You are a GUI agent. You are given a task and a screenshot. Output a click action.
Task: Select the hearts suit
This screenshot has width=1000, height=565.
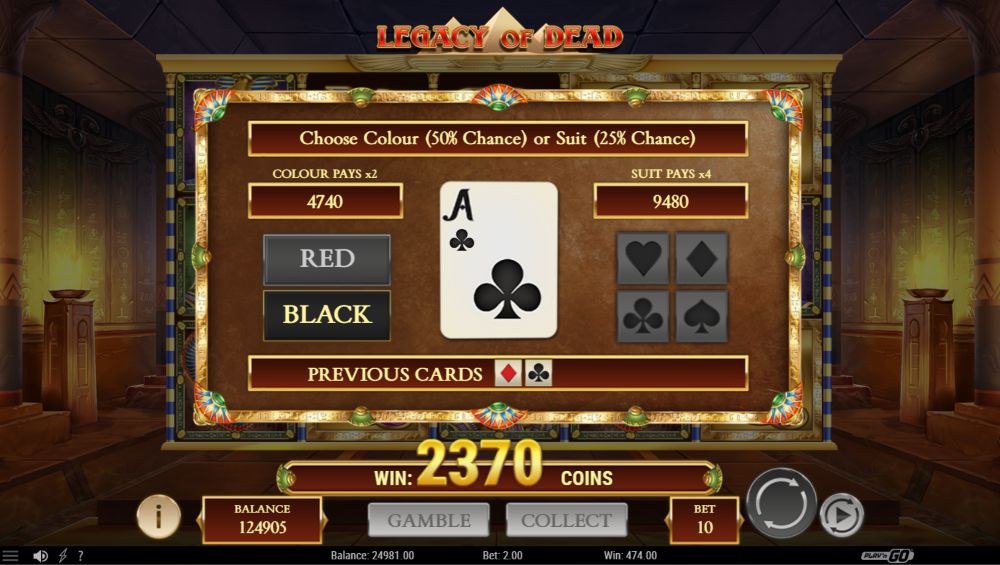click(643, 259)
